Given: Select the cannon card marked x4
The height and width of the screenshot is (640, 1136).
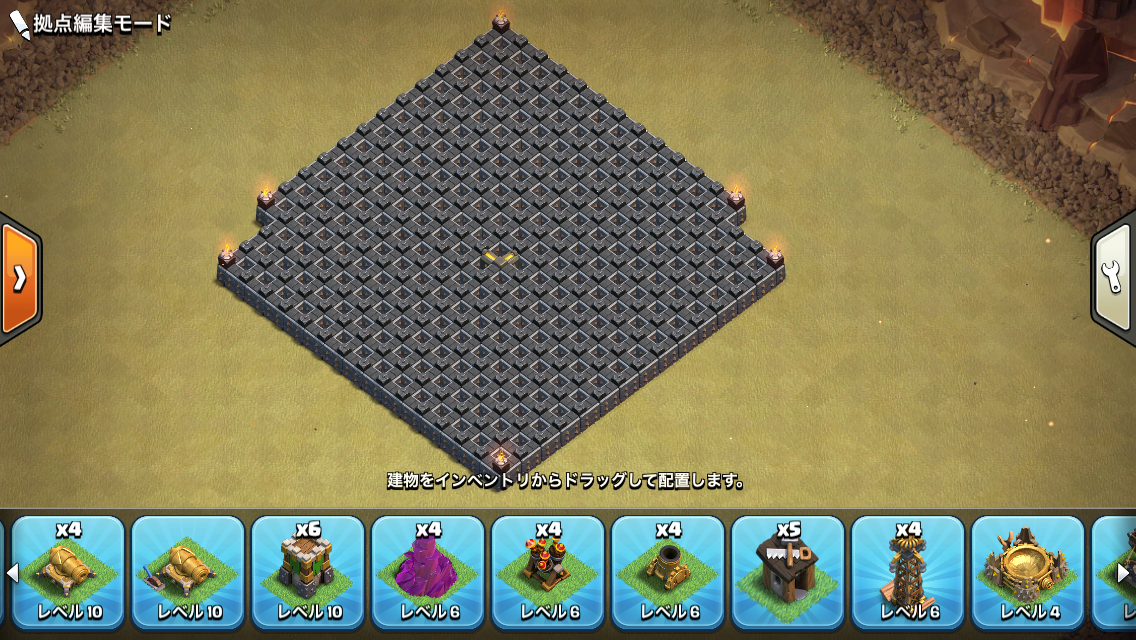Looking at the screenshot, I should click(68, 572).
